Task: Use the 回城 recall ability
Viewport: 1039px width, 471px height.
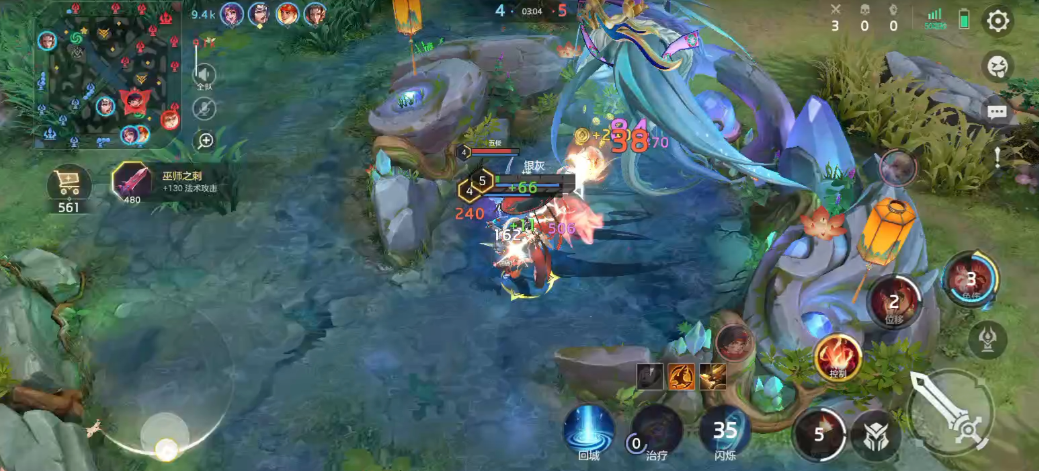Action: 588,430
